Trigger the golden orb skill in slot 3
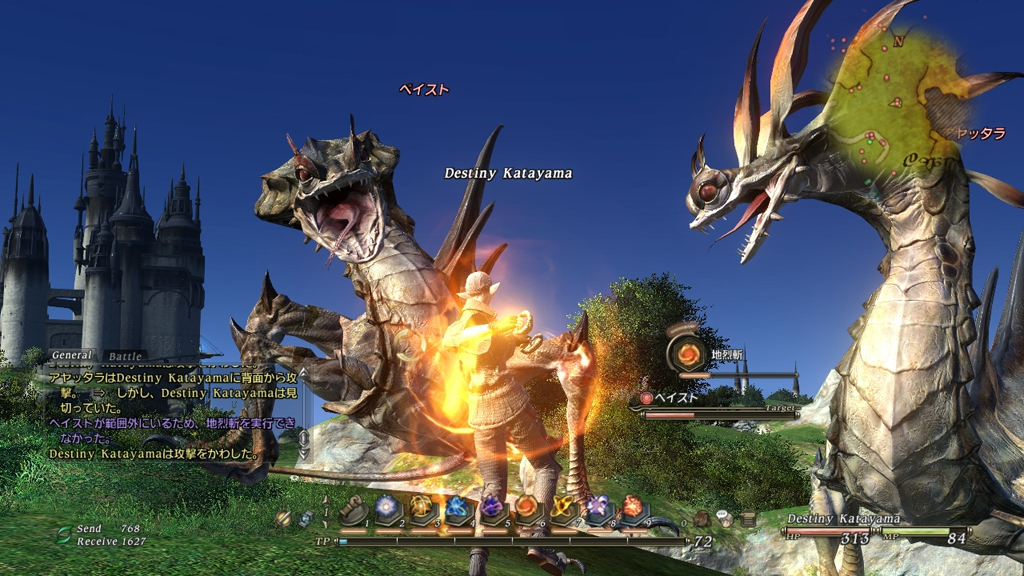This screenshot has width=1024, height=576. 421,507
